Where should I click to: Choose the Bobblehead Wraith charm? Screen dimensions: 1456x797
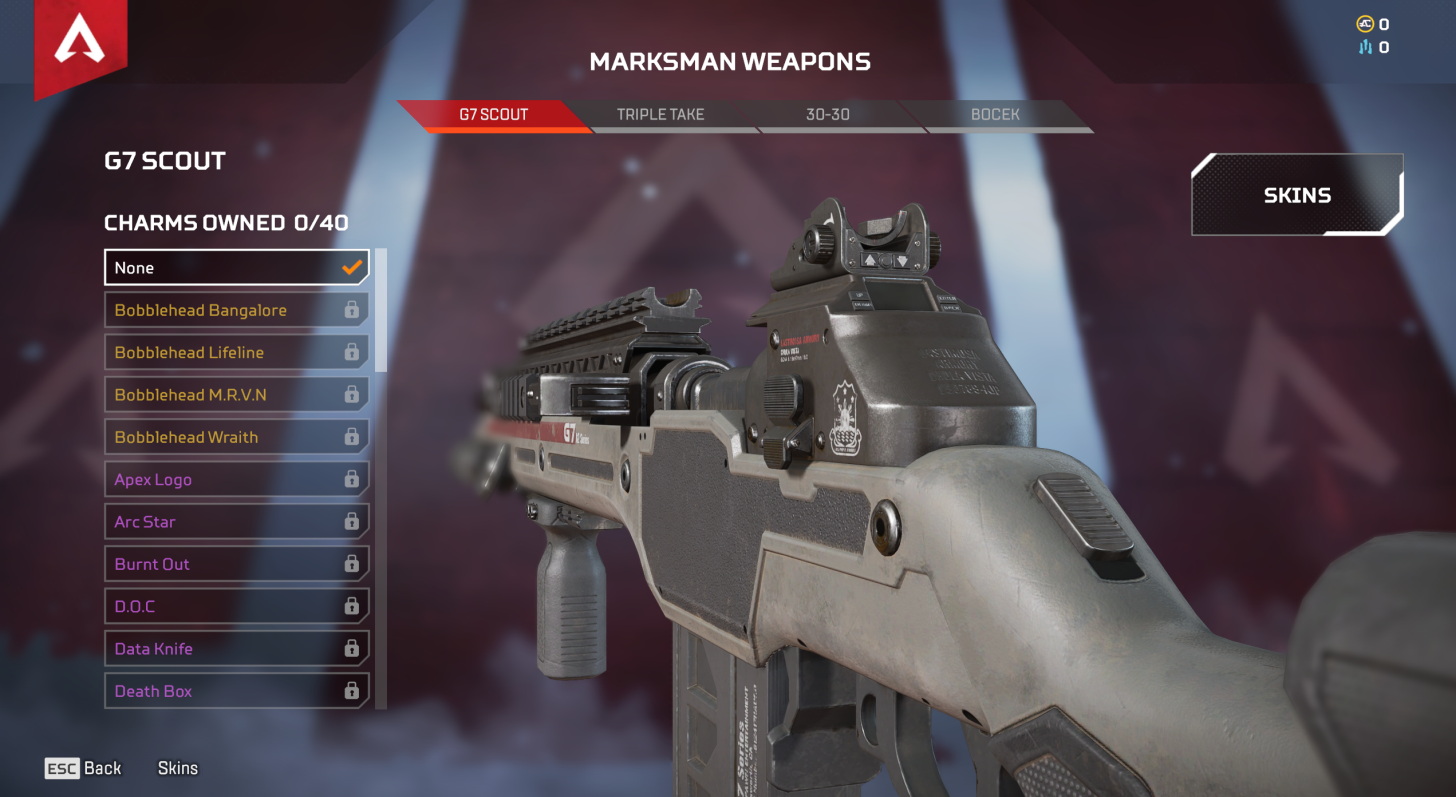[x=237, y=437]
